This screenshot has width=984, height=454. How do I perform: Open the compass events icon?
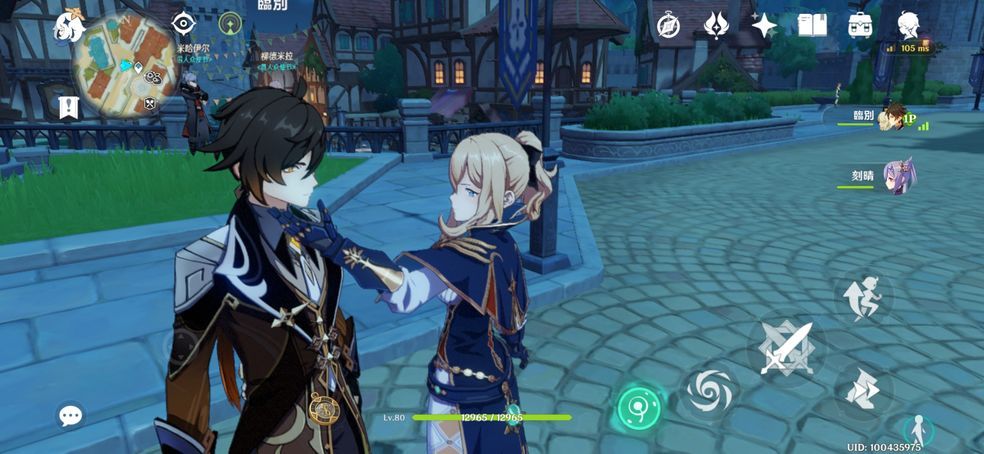coord(668,25)
